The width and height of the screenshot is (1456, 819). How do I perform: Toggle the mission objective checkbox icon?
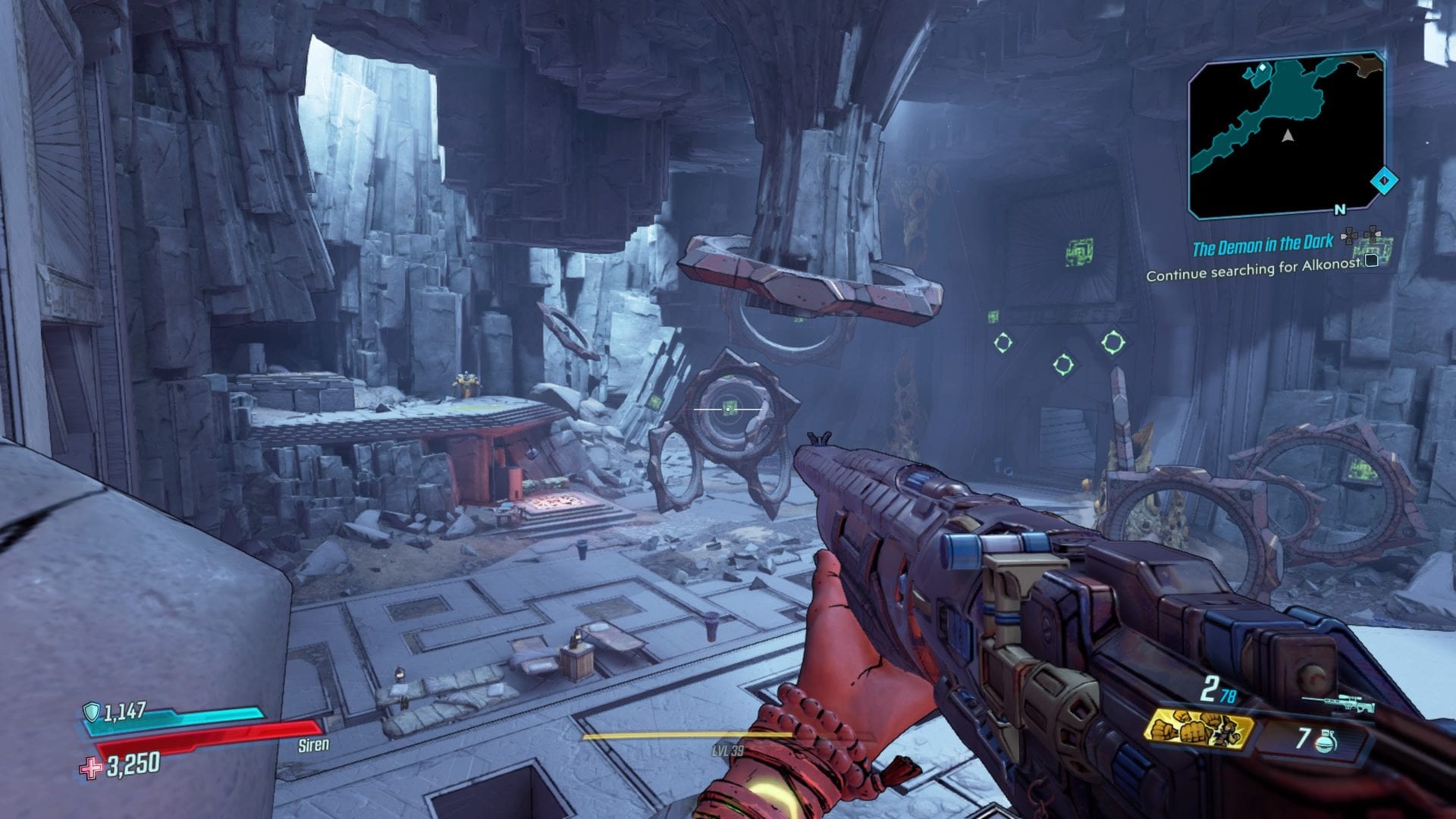(1373, 260)
